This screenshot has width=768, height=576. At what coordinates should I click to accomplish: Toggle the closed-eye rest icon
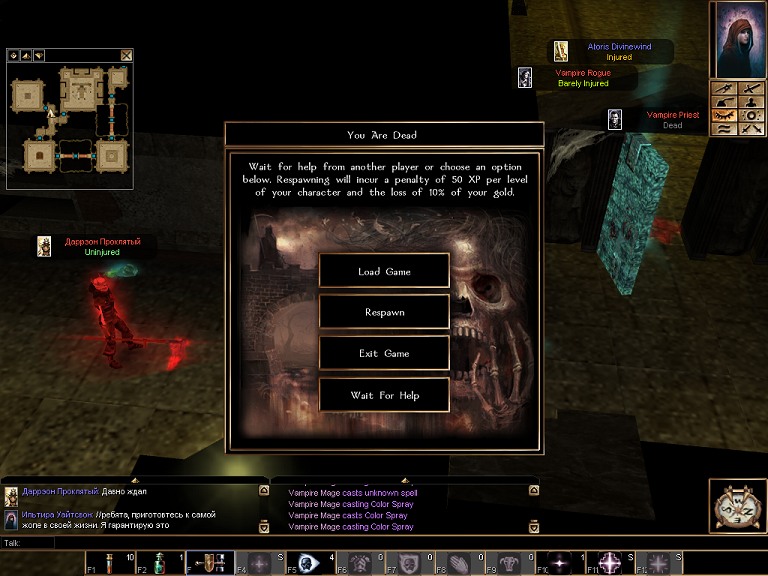[724, 116]
